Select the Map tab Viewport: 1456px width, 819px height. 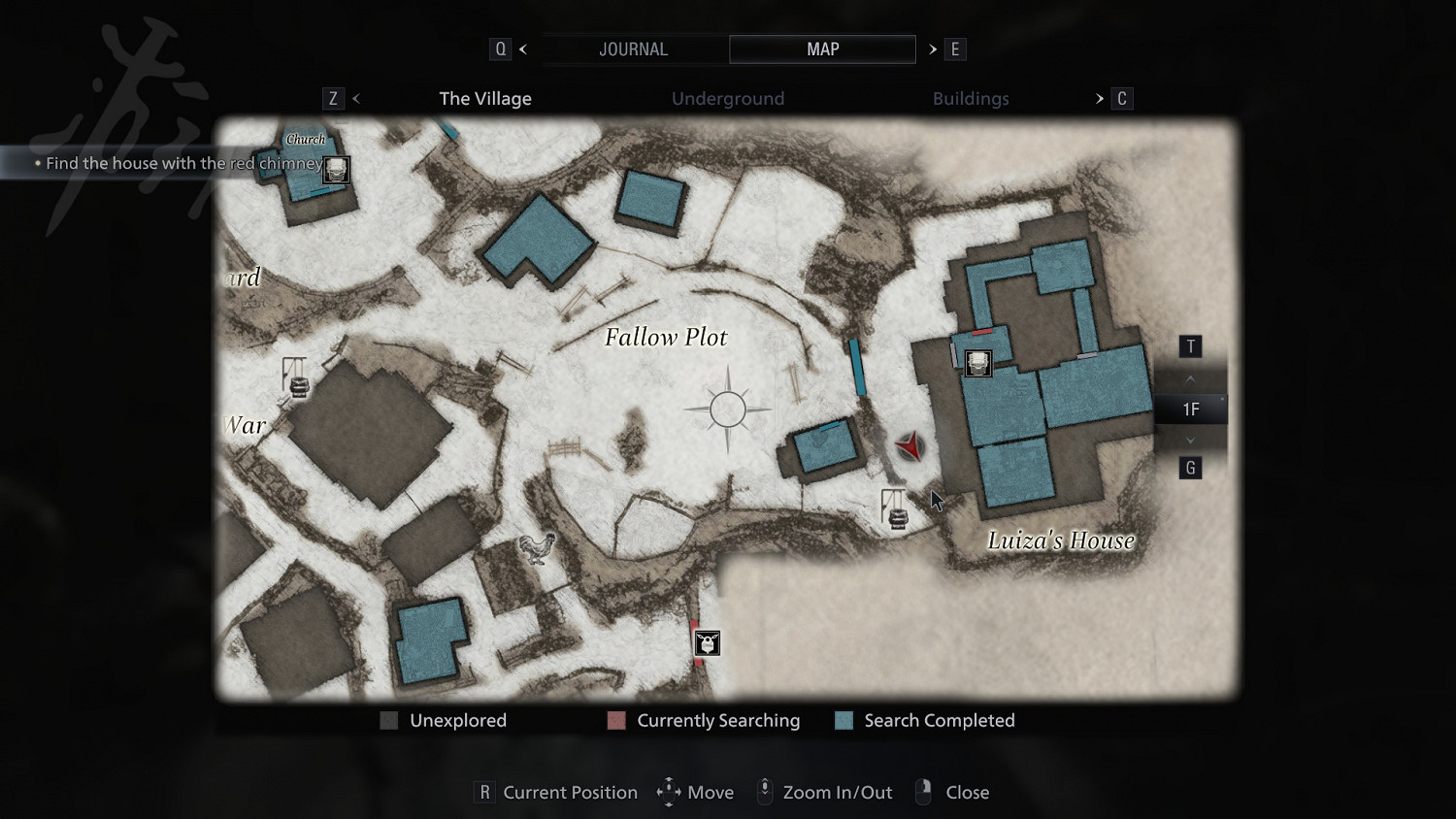(x=822, y=49)
